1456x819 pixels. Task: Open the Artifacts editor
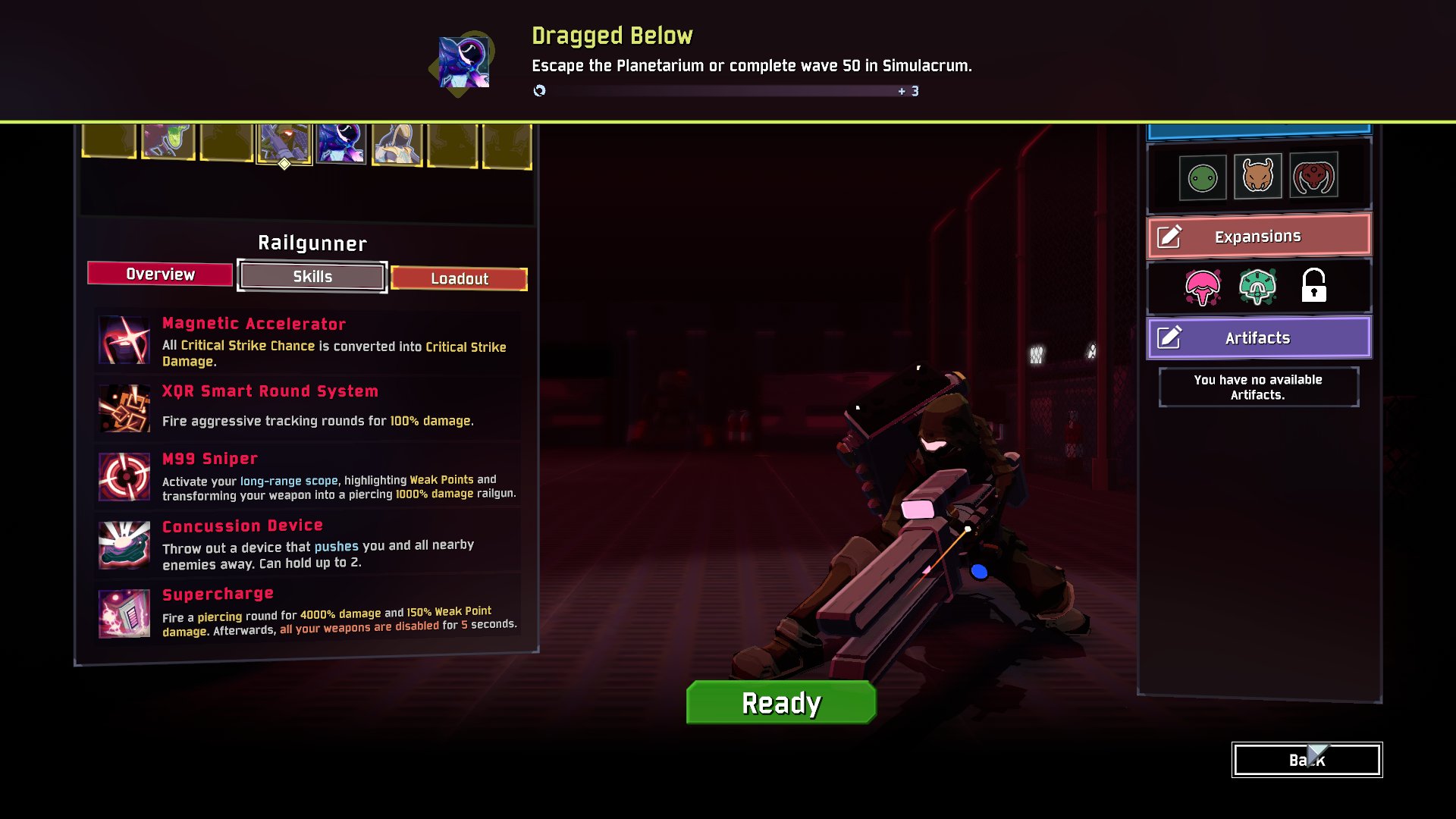(1258, 338)
